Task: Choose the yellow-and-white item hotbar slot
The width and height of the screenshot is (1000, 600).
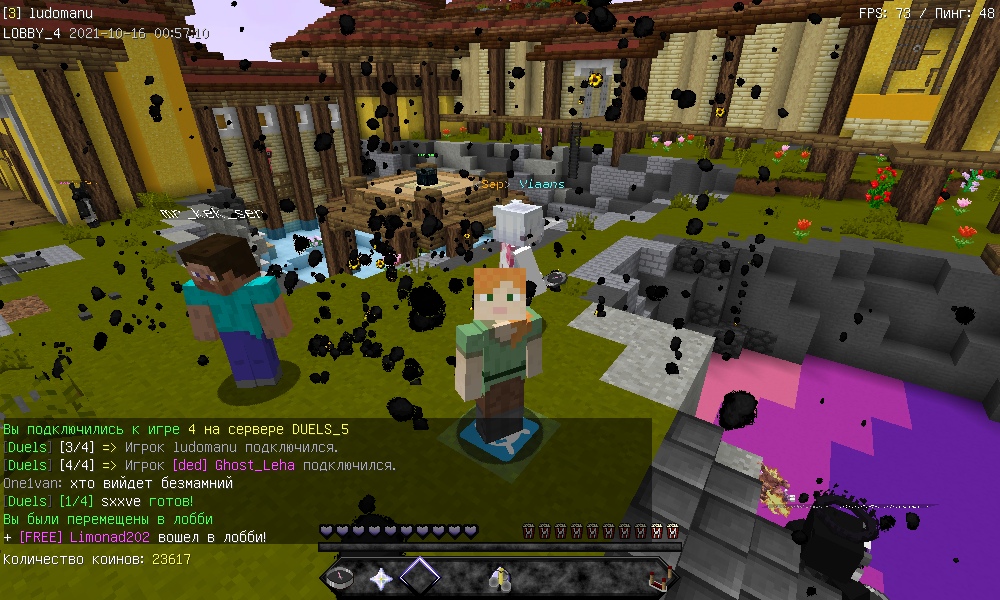Action: tap(497, 577)
